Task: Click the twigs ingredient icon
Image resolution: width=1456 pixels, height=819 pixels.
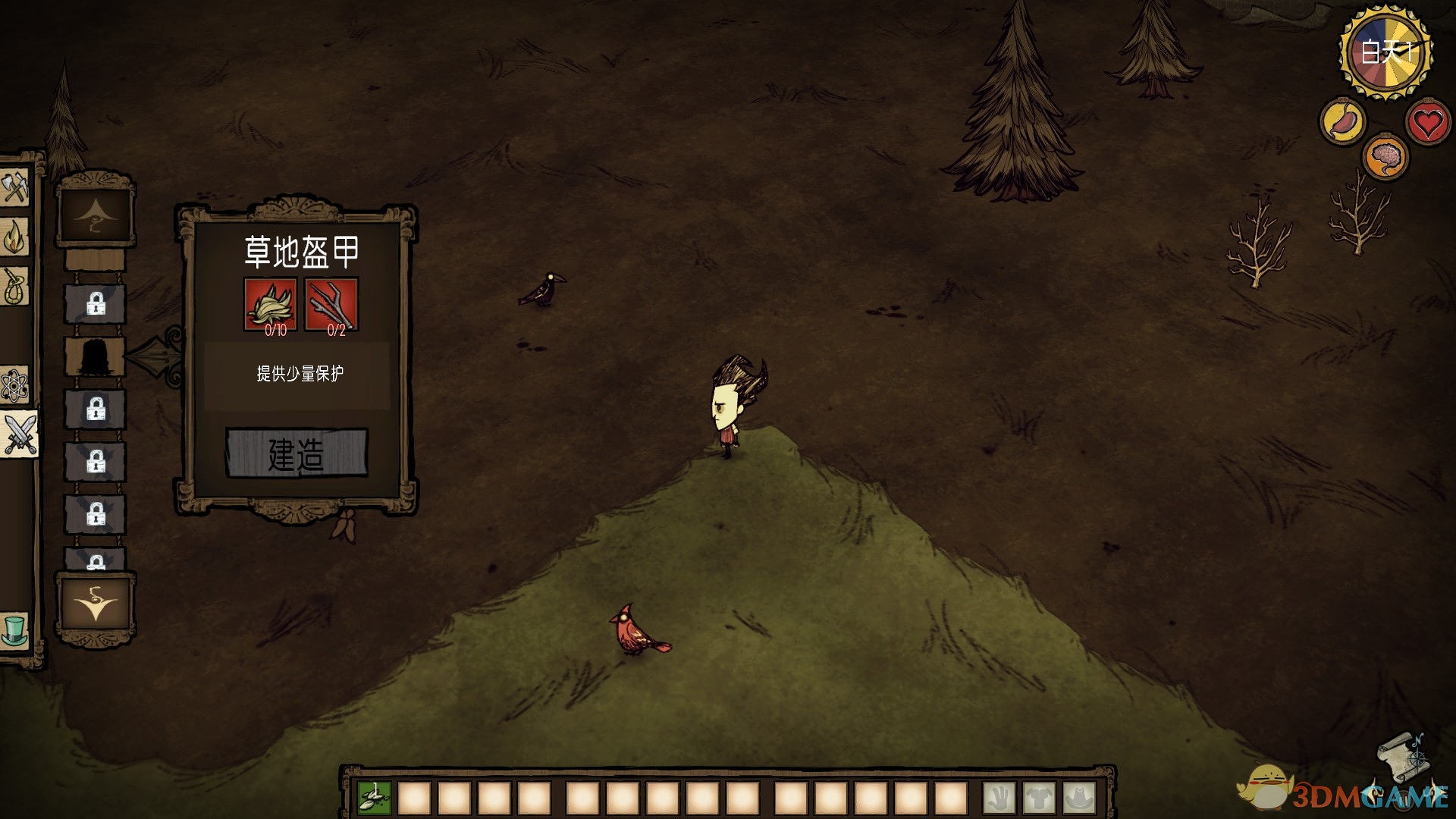Action: click(331, 304)
